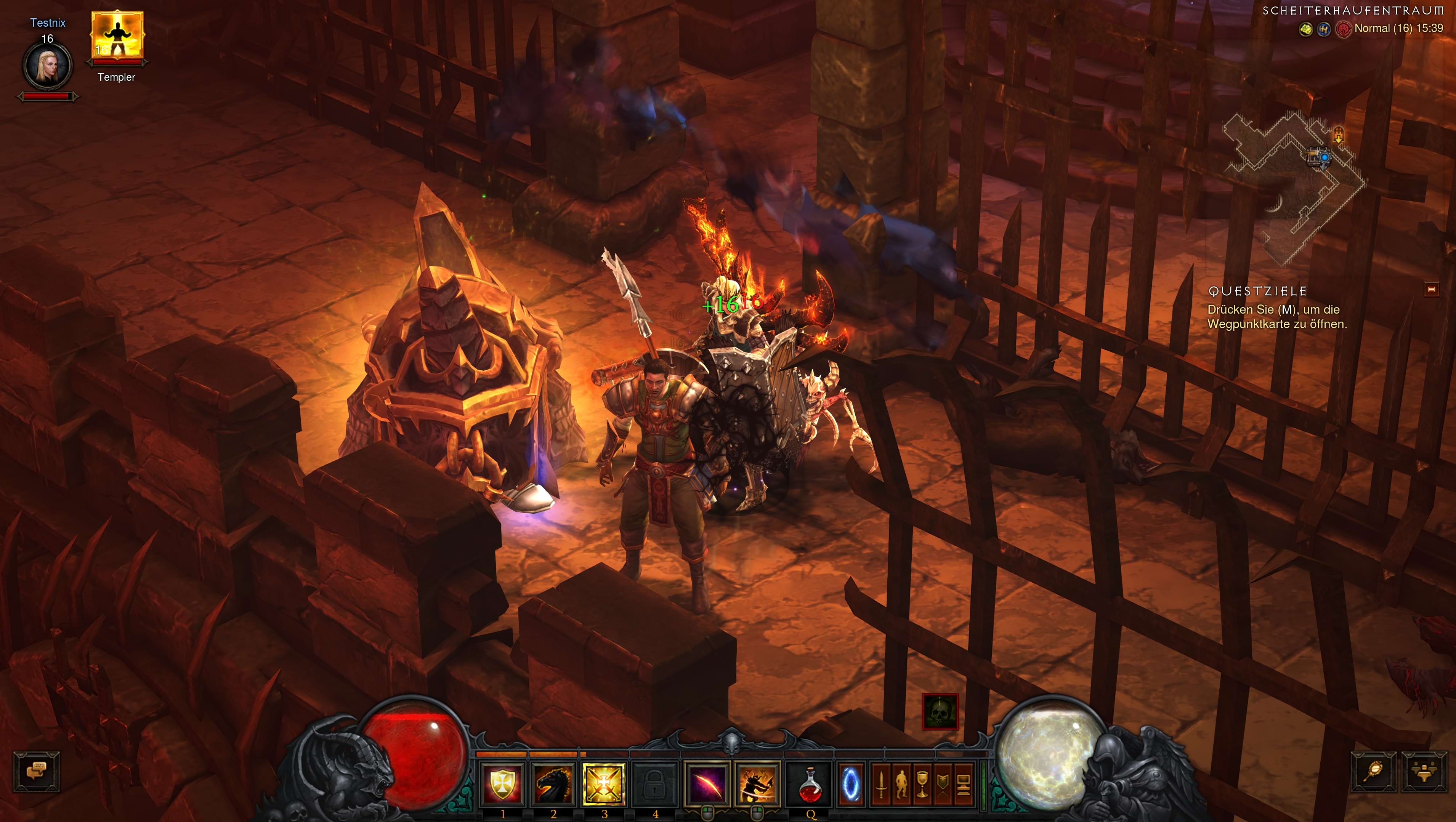Open the character inventory figure button
Screen dimensions: 1456x822
coord(901,784)
